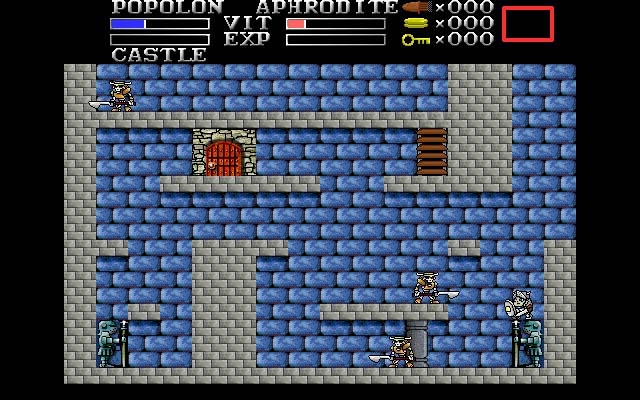Choose the Aphrodite character name
The image size is (640, 400).
coord(326,8)
